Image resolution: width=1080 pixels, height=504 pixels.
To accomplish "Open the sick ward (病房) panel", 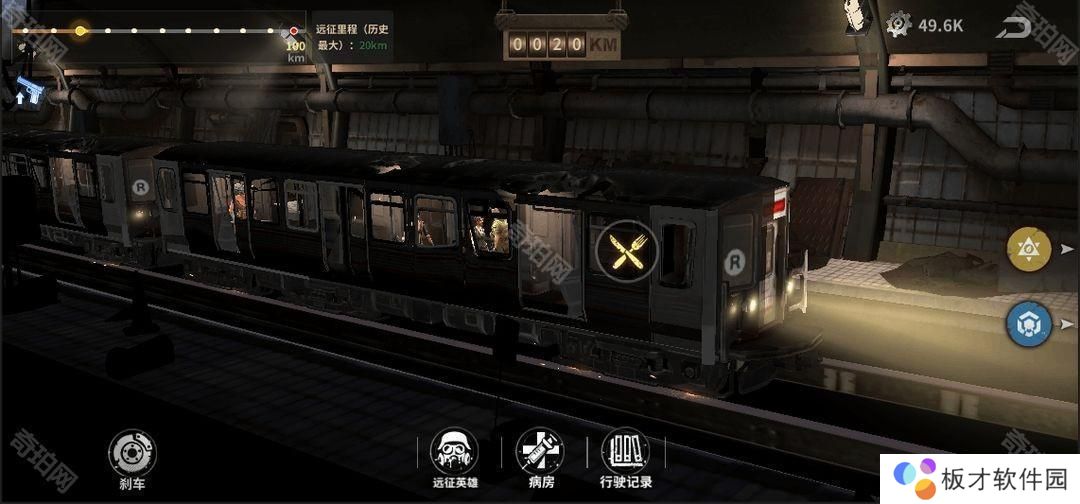I will (540, 455).
